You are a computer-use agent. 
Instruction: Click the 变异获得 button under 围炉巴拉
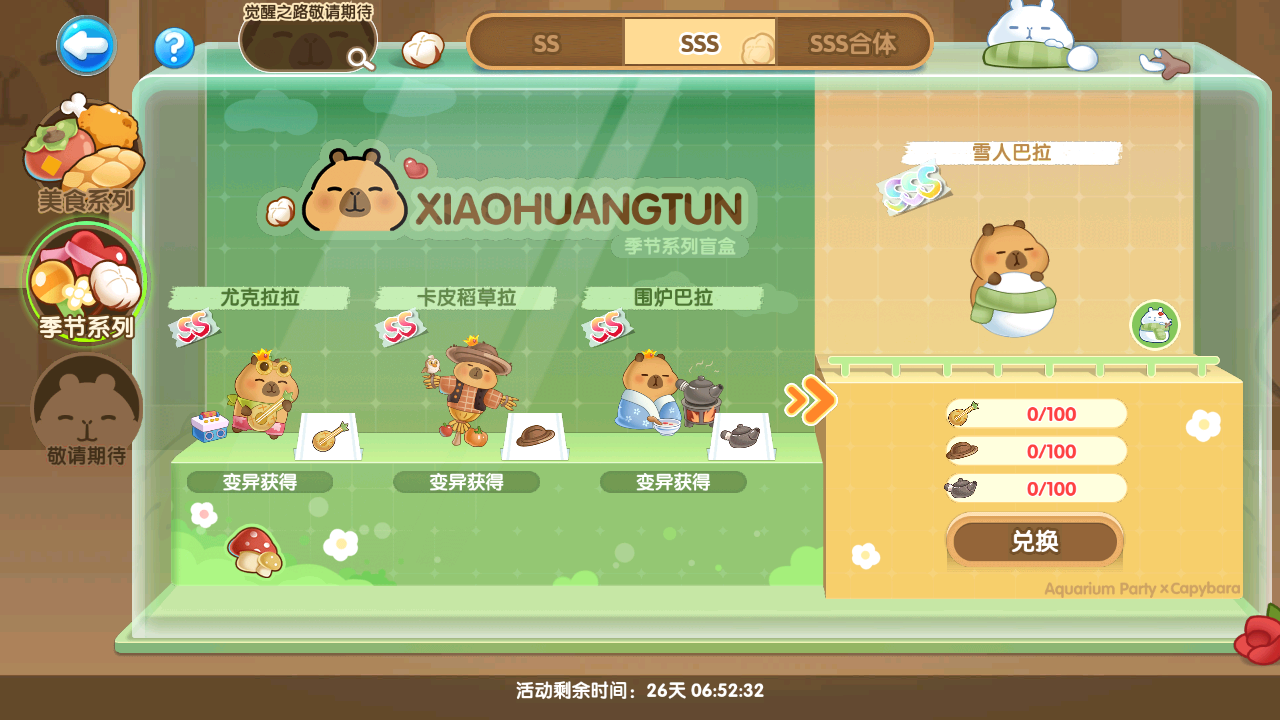(673, 481)
